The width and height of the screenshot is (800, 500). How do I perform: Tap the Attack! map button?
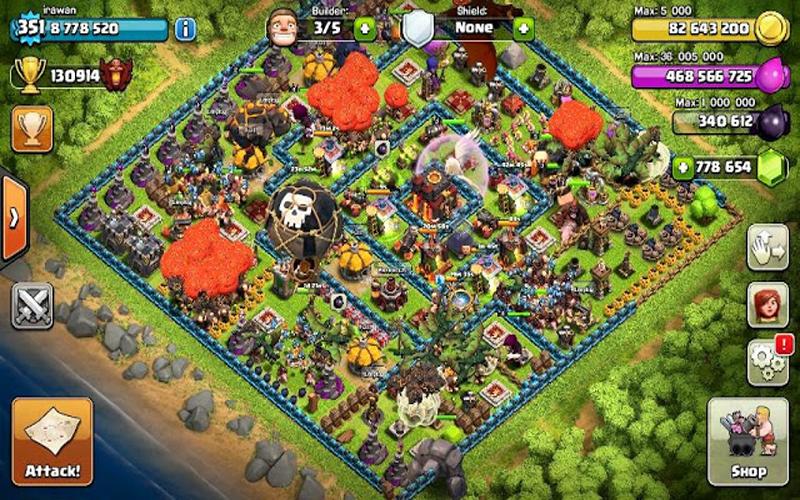click(52, 441)
